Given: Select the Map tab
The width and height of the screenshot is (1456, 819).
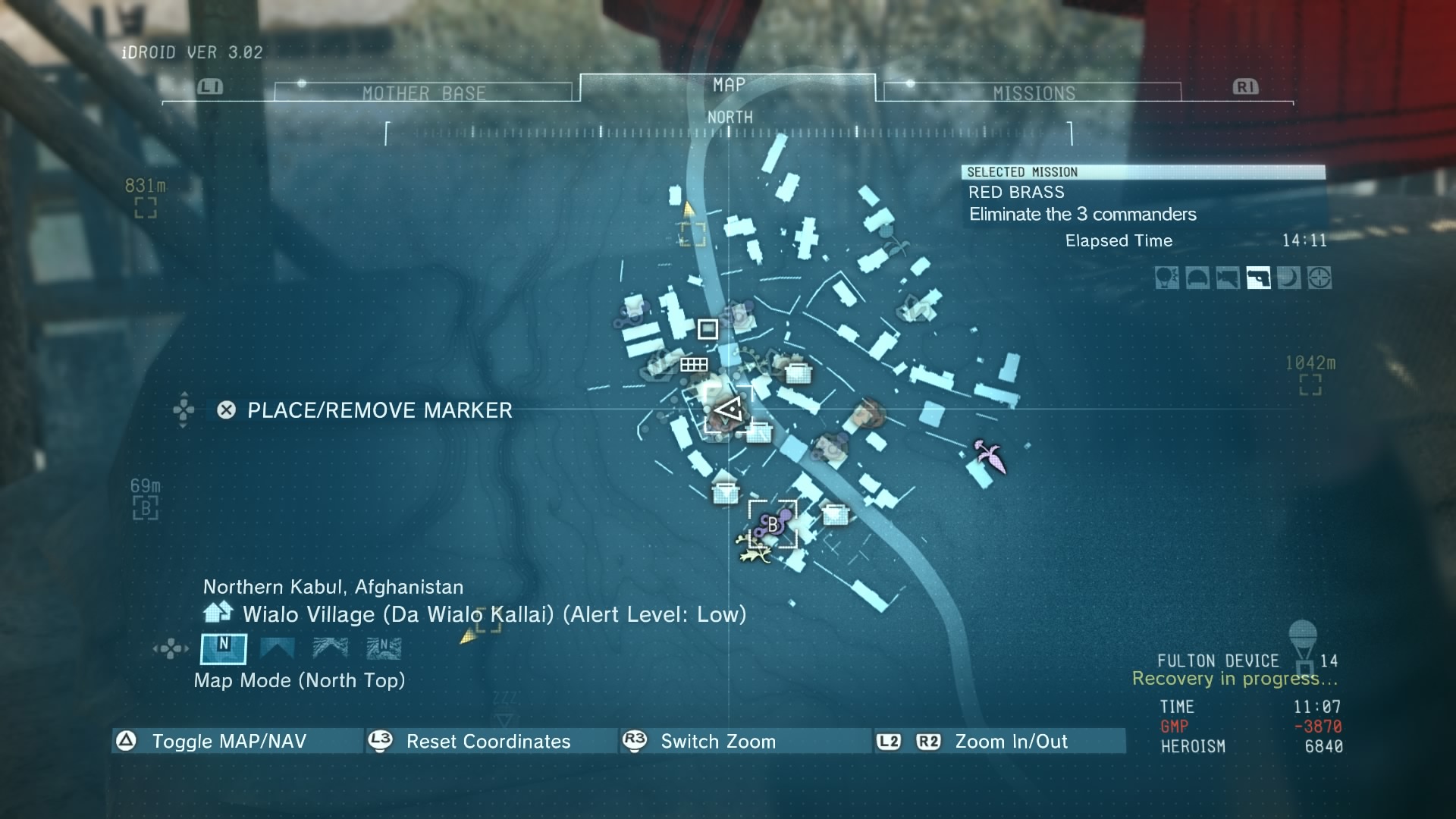Looking at the screenshot, I should [728, 85].
